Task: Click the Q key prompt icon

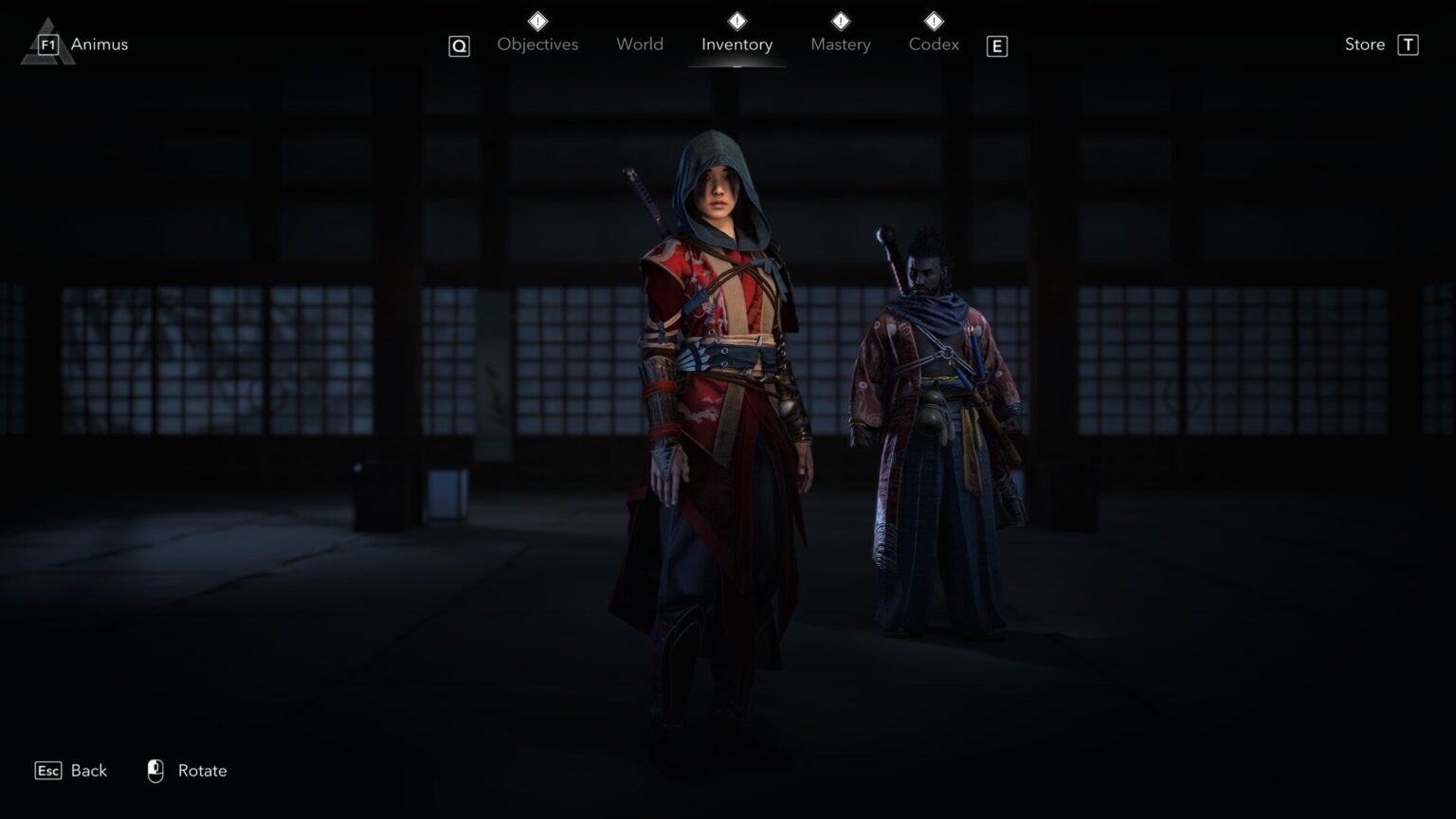Action: point(459,45)
